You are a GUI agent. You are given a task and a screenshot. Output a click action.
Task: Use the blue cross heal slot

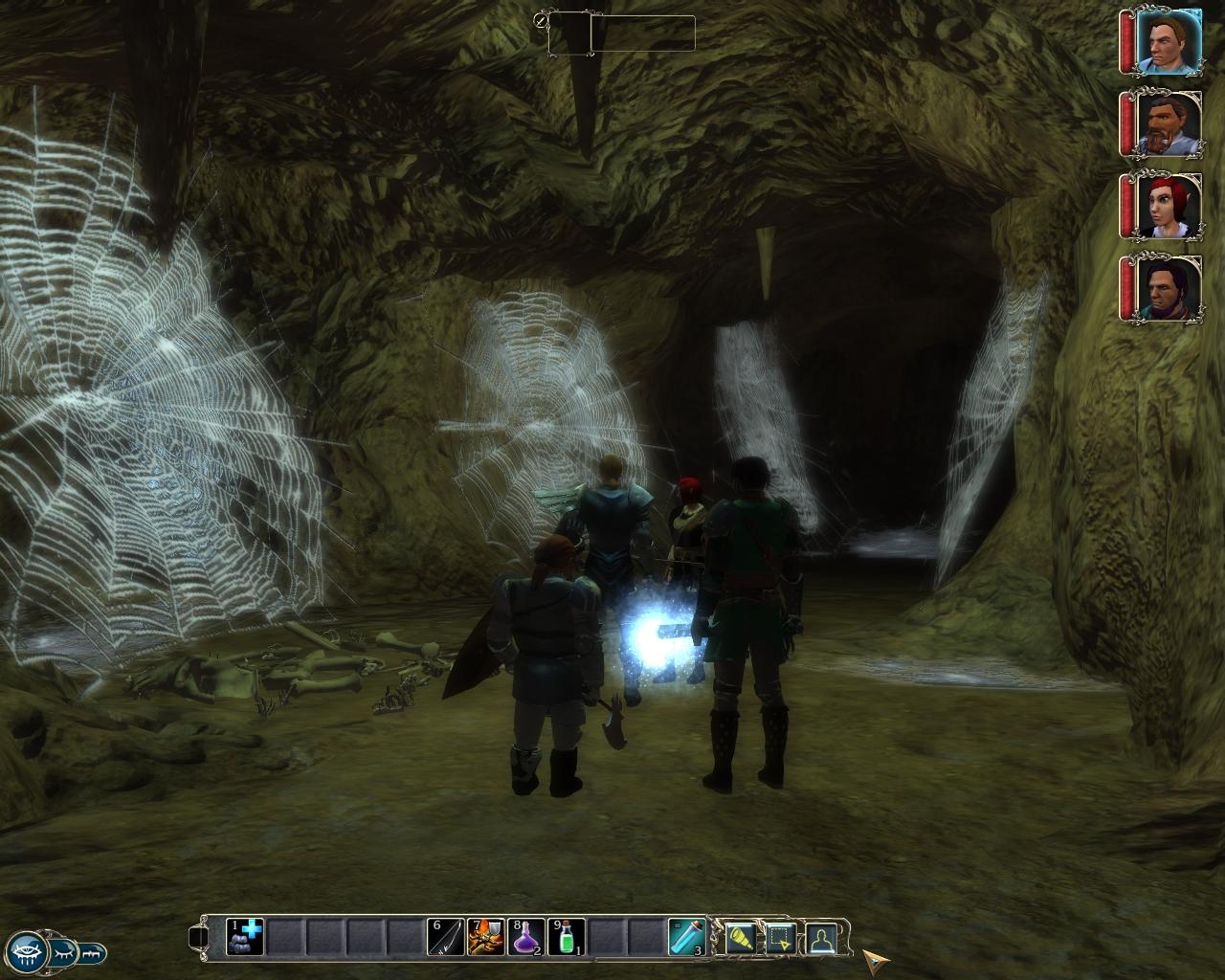[x=244, y=937]
